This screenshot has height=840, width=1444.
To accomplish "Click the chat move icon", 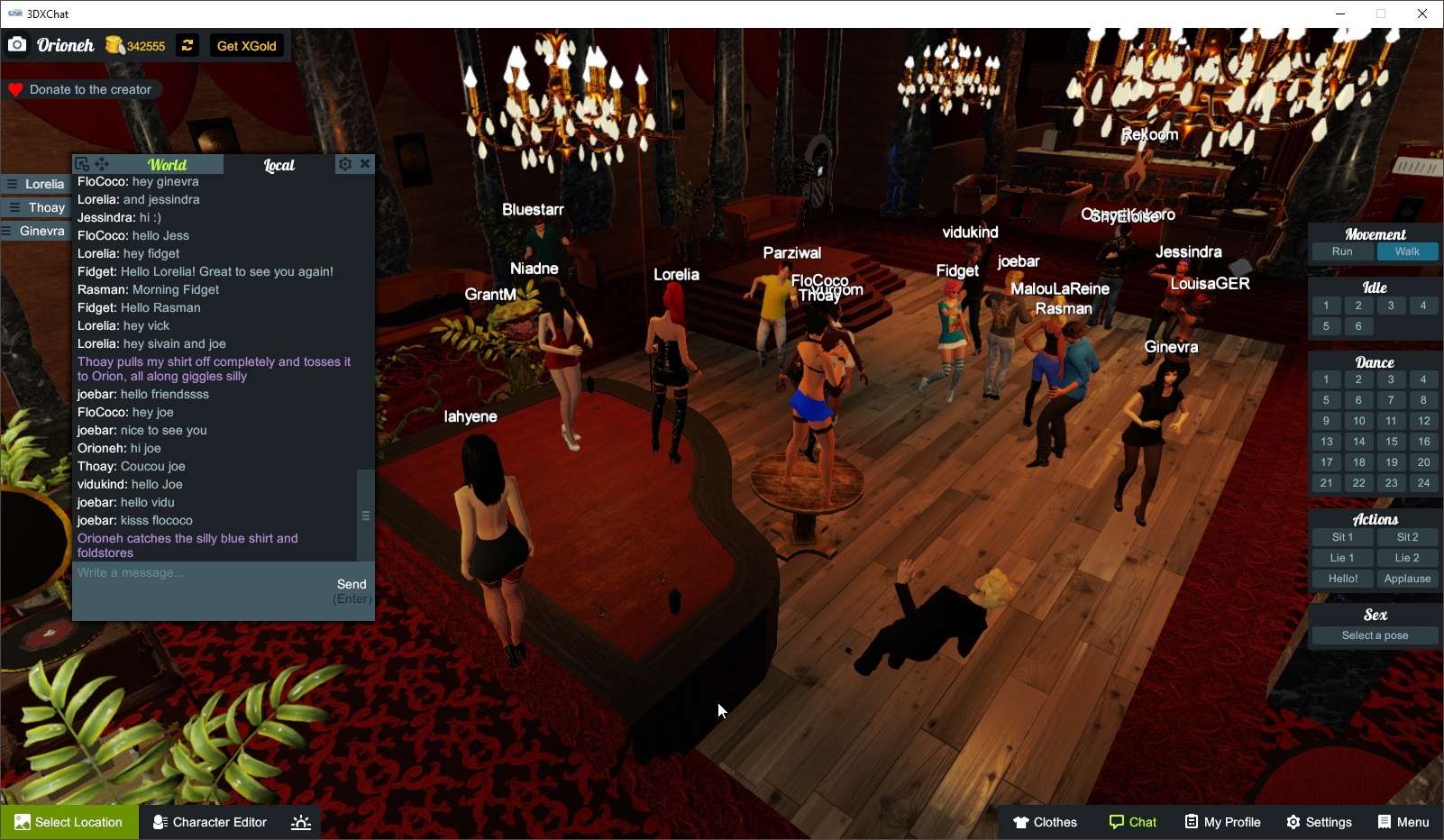I will pyautogui.click(x=102, y=164).
